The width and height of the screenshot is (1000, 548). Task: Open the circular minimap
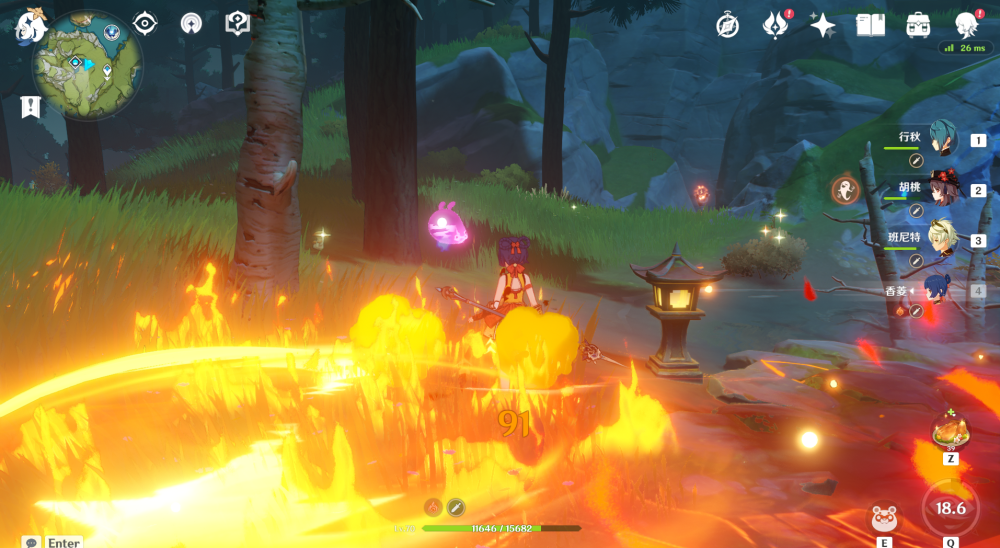tap(86, 66)
